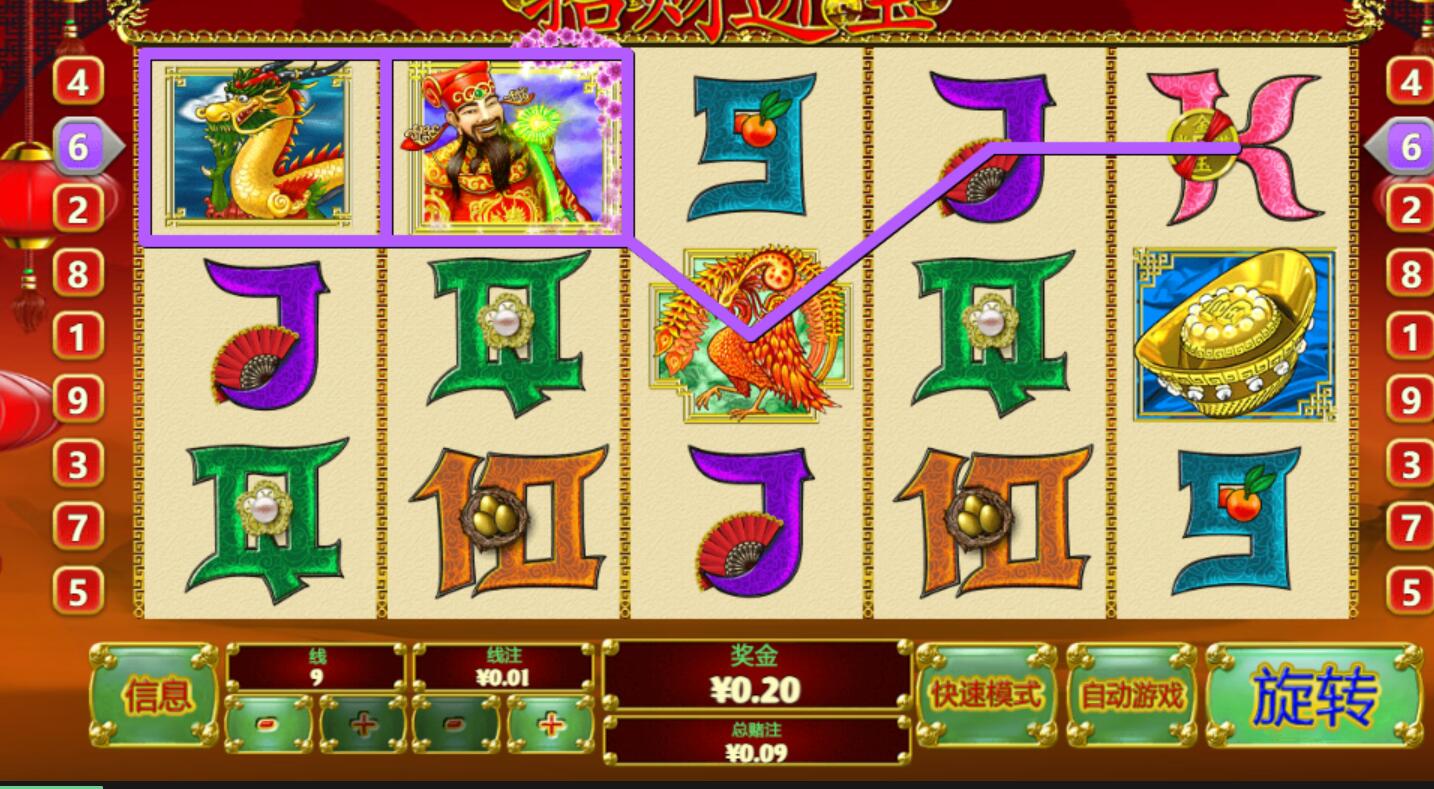Open the 信息 info panel

click(x=156, y=695)
